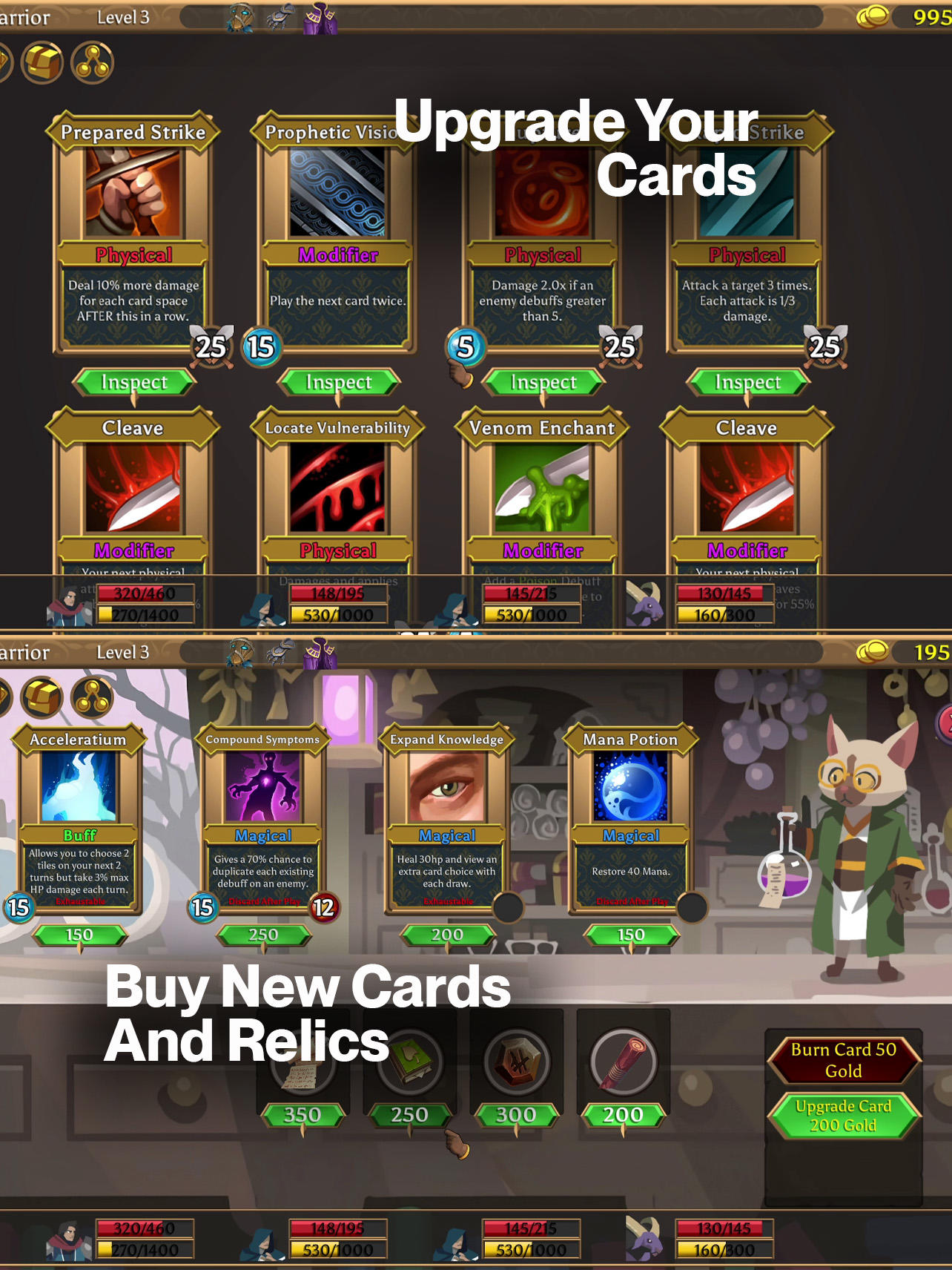Open the treasure chest inventory icon
Viewport: 952px width, 1270px height.
(42, 63)
